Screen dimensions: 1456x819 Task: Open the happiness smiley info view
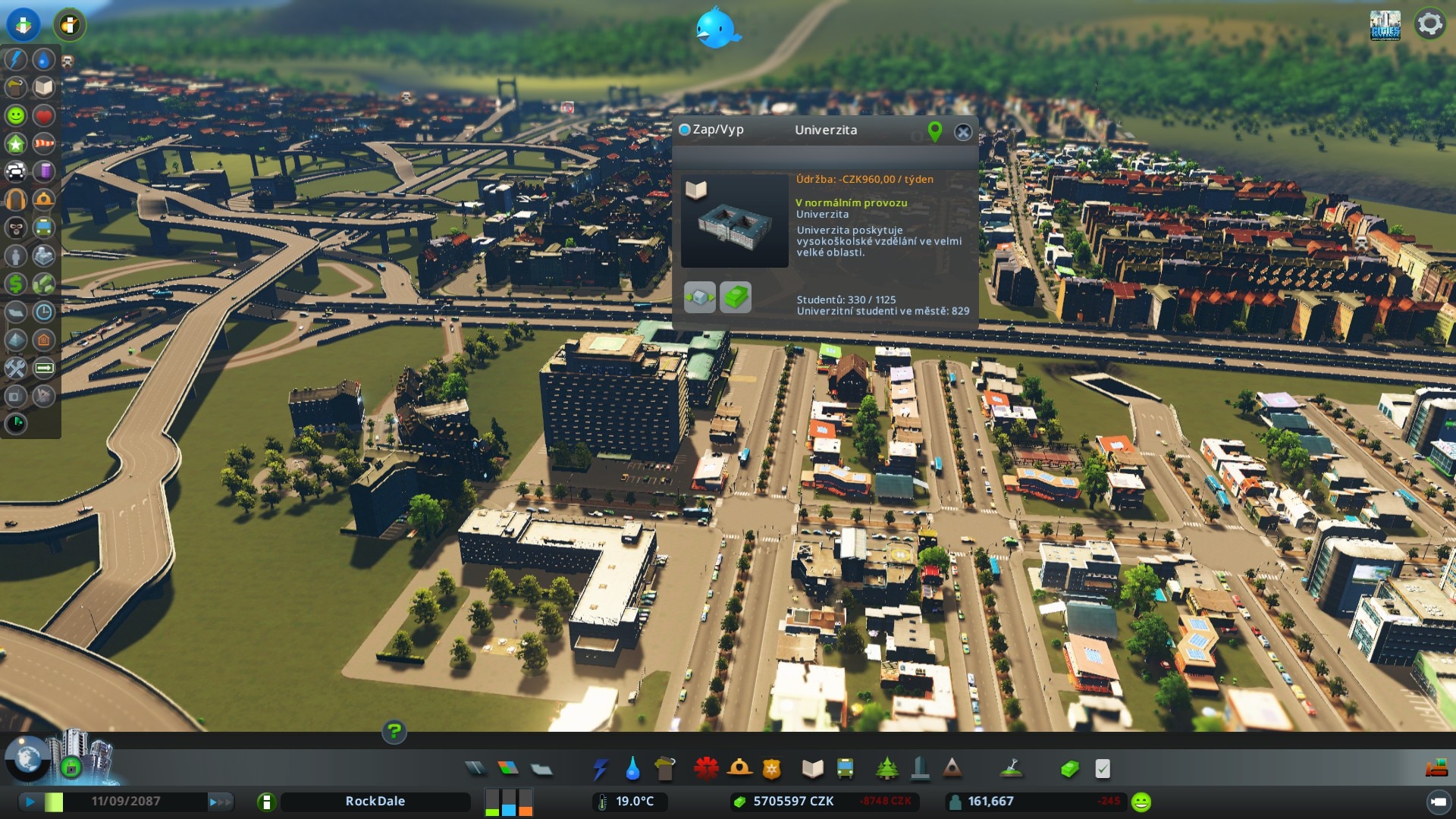tap(16, 115)
